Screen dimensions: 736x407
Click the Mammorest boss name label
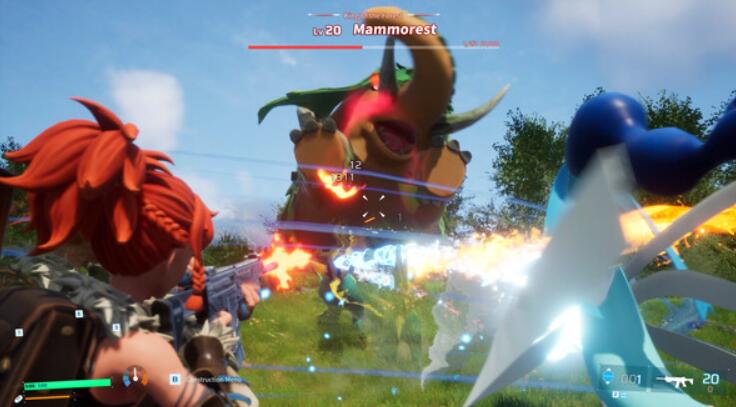395,30
